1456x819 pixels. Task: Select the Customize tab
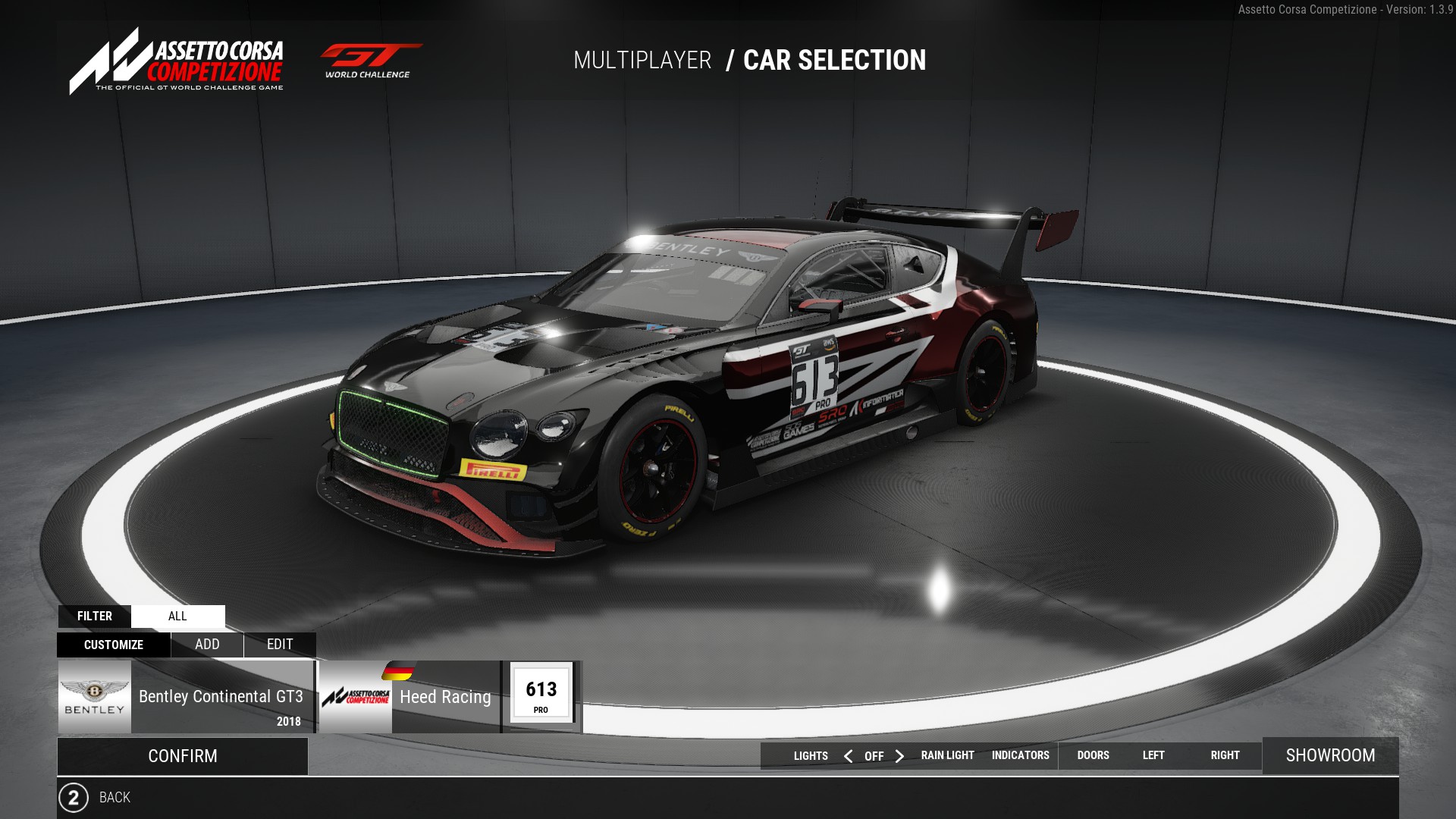[114, 645]
